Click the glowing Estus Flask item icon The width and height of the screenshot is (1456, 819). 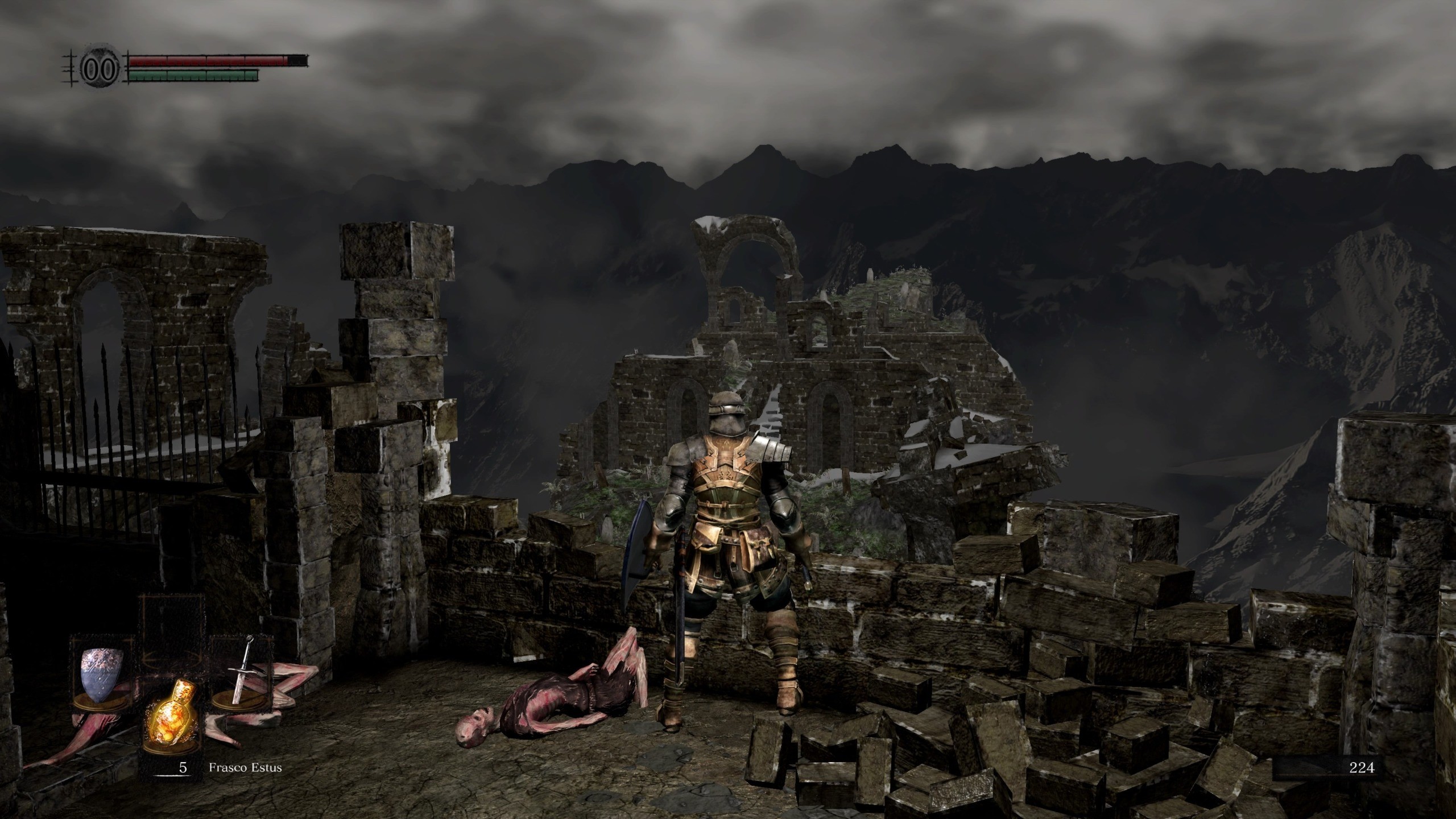click(173, 714)
